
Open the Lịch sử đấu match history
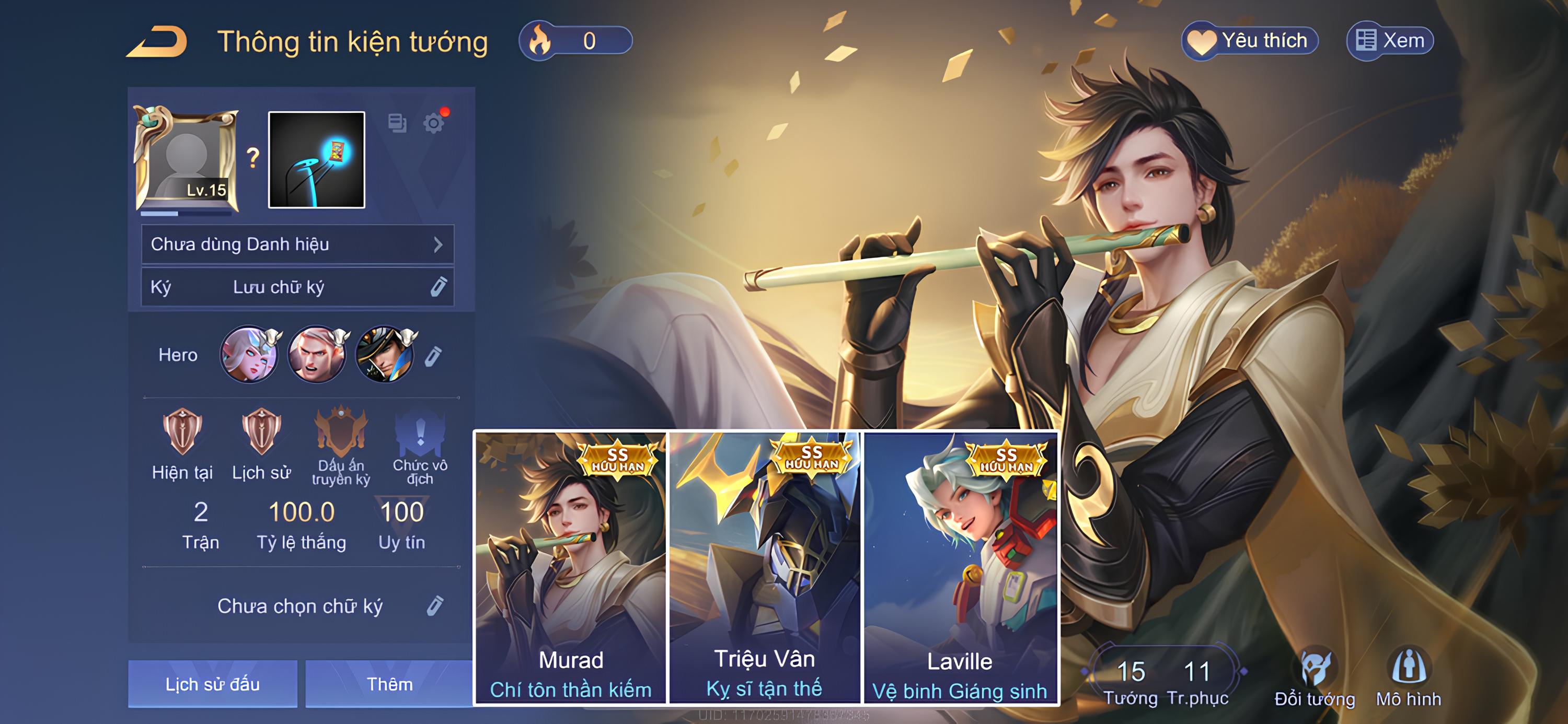[212, 684]
